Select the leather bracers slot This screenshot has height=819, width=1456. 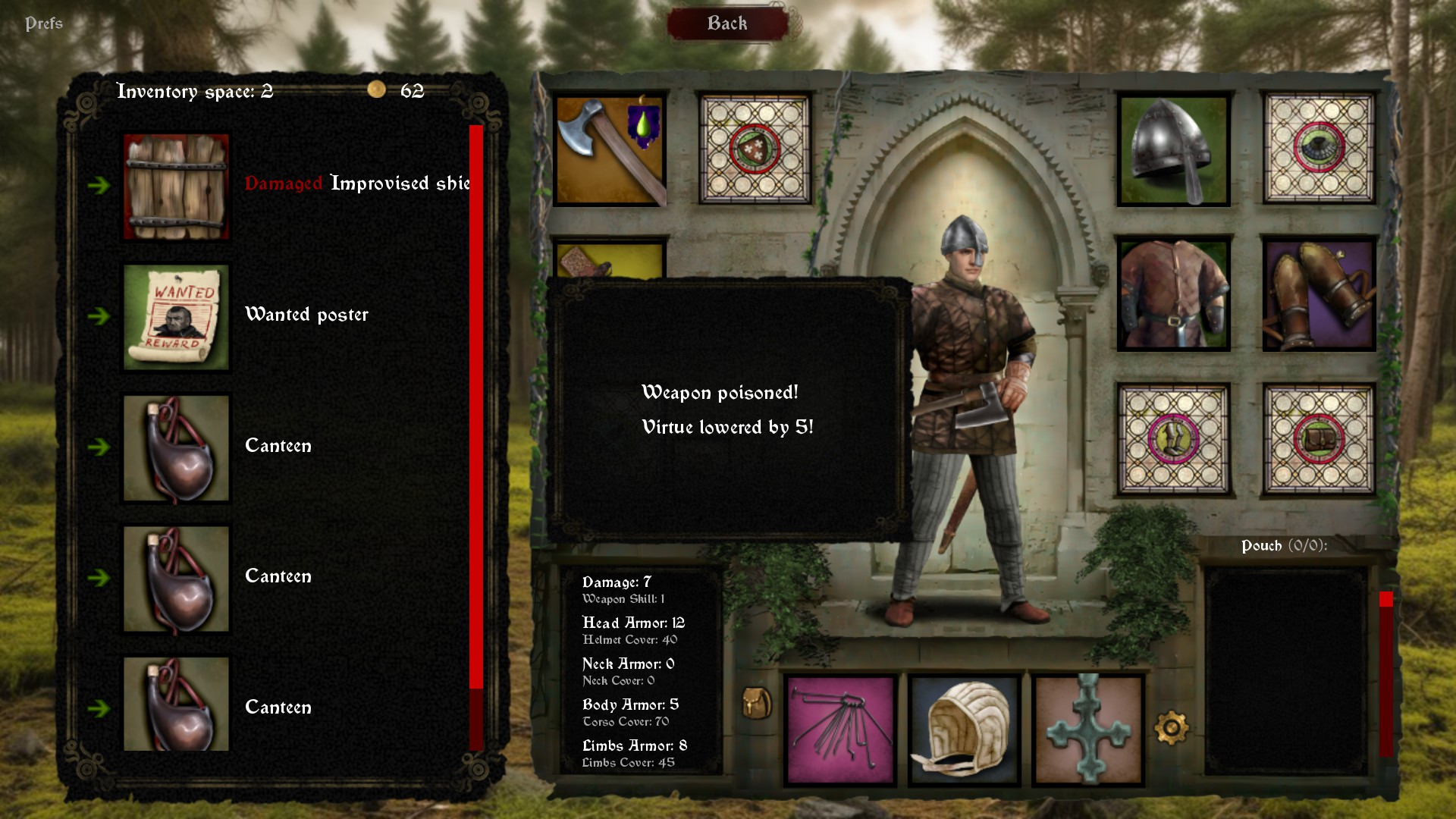point(1319,294)
